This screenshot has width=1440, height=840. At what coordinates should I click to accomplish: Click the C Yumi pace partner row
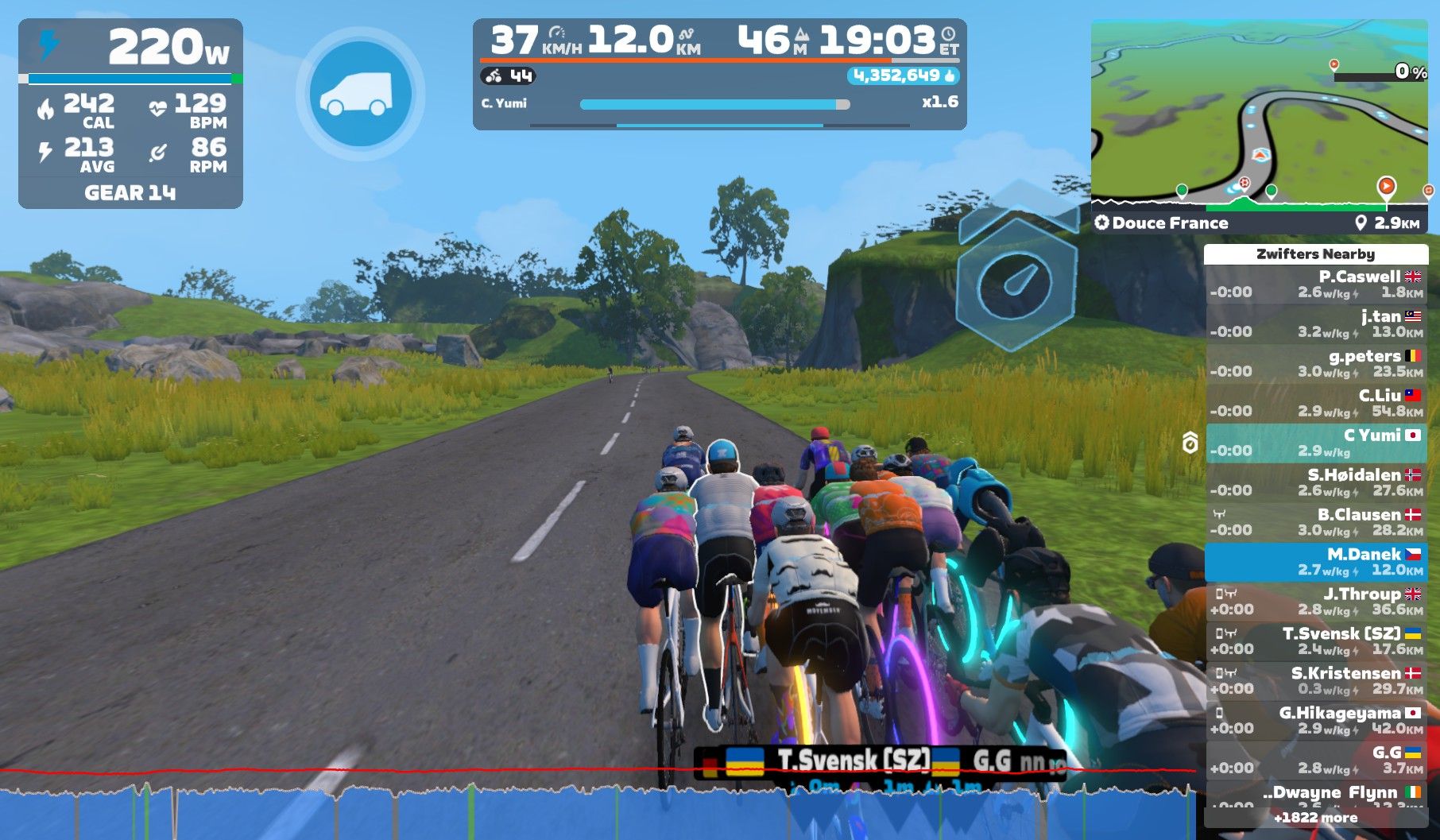click(1316, 443)
